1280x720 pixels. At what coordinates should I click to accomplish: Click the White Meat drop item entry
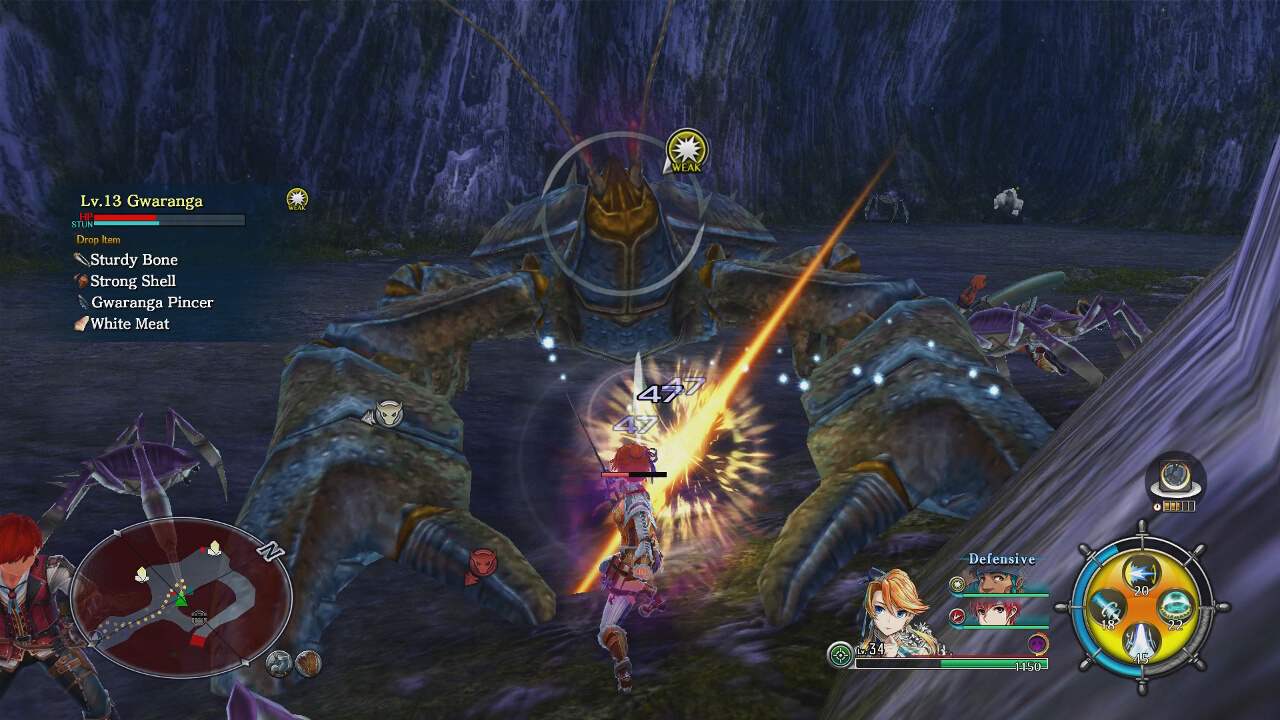point(129,323)
